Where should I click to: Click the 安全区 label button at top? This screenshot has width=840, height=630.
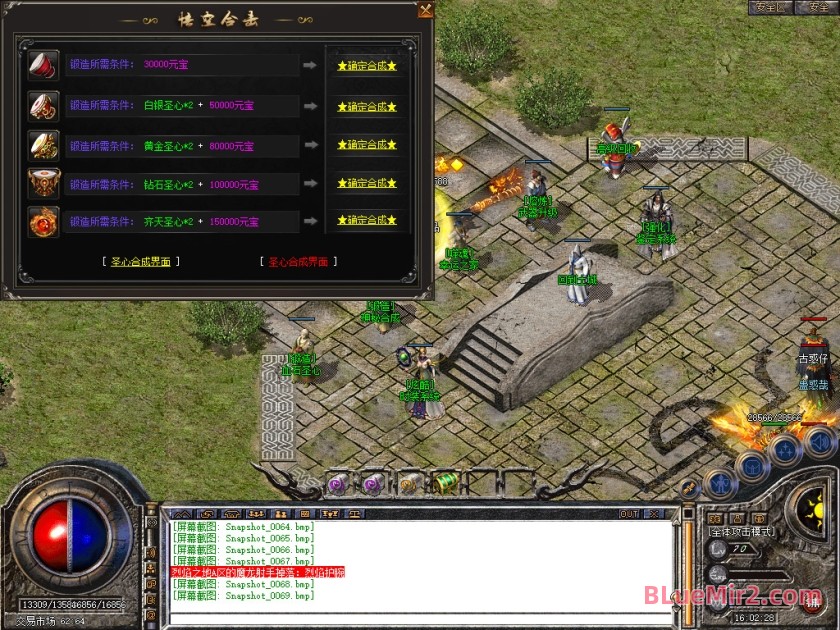(770, 7)
